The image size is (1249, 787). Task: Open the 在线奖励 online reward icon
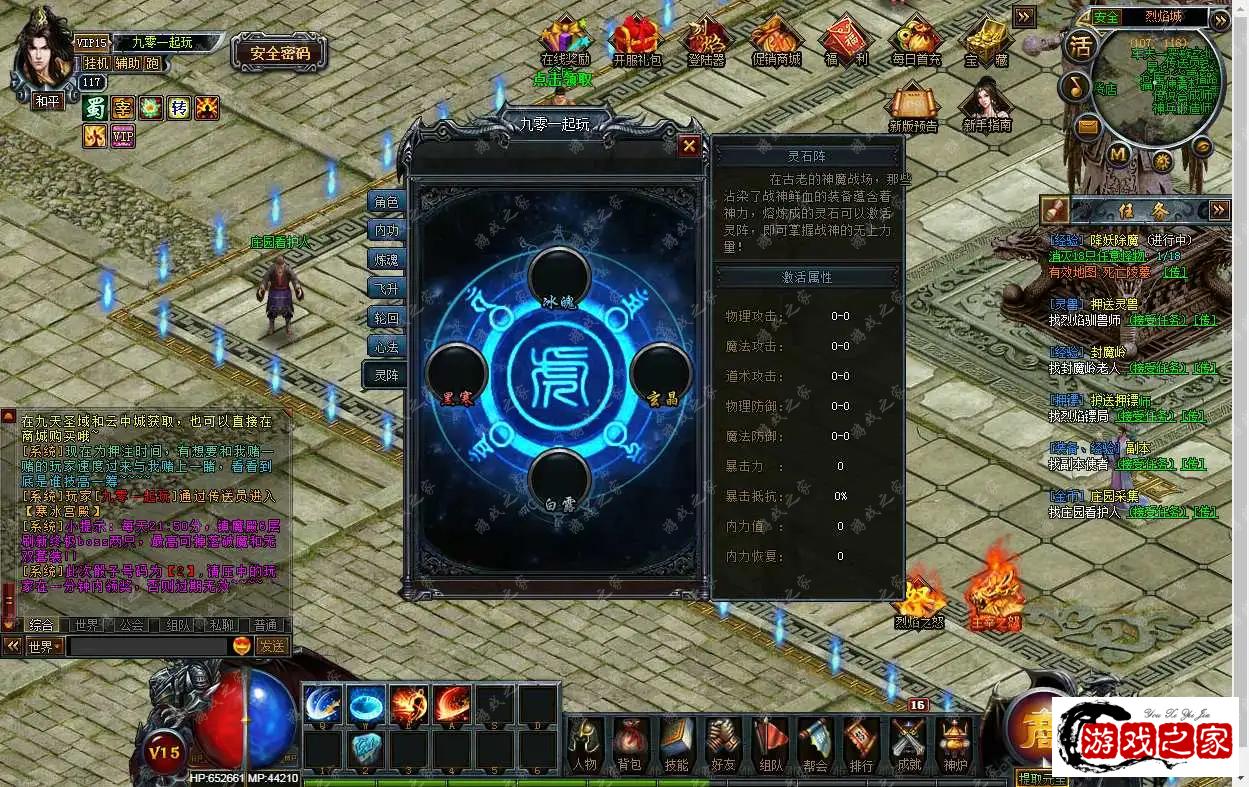(x=565, y=42)
